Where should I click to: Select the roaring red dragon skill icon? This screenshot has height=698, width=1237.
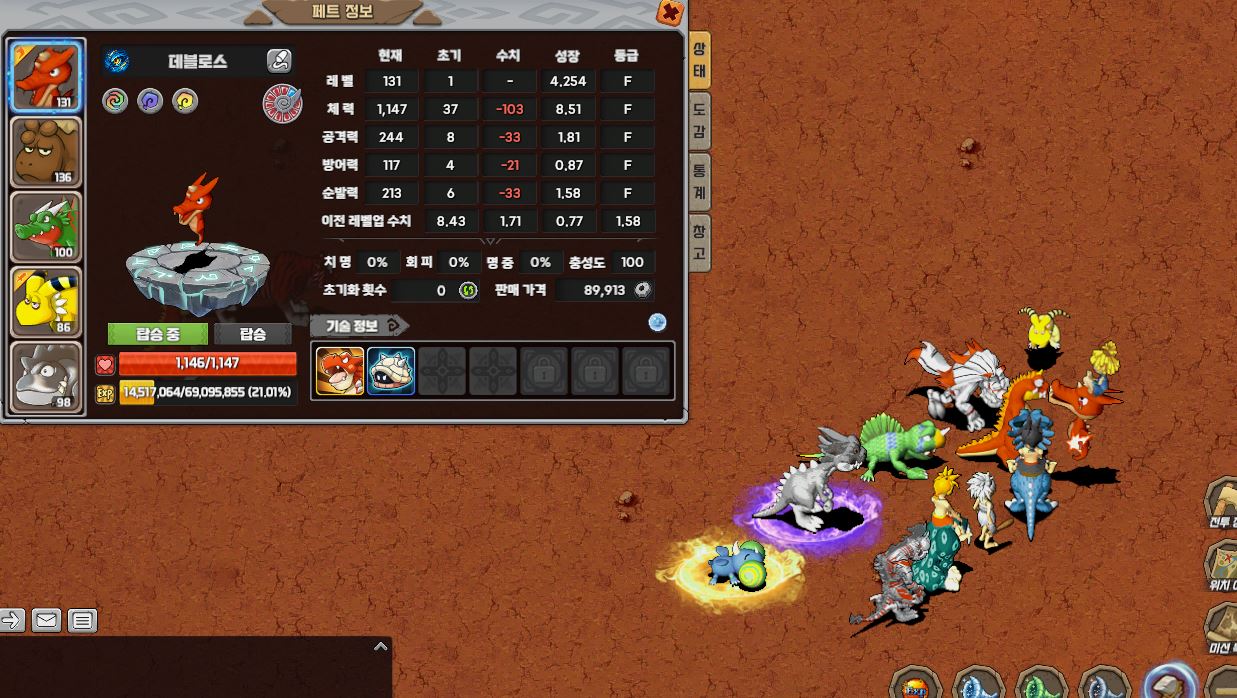340,371
